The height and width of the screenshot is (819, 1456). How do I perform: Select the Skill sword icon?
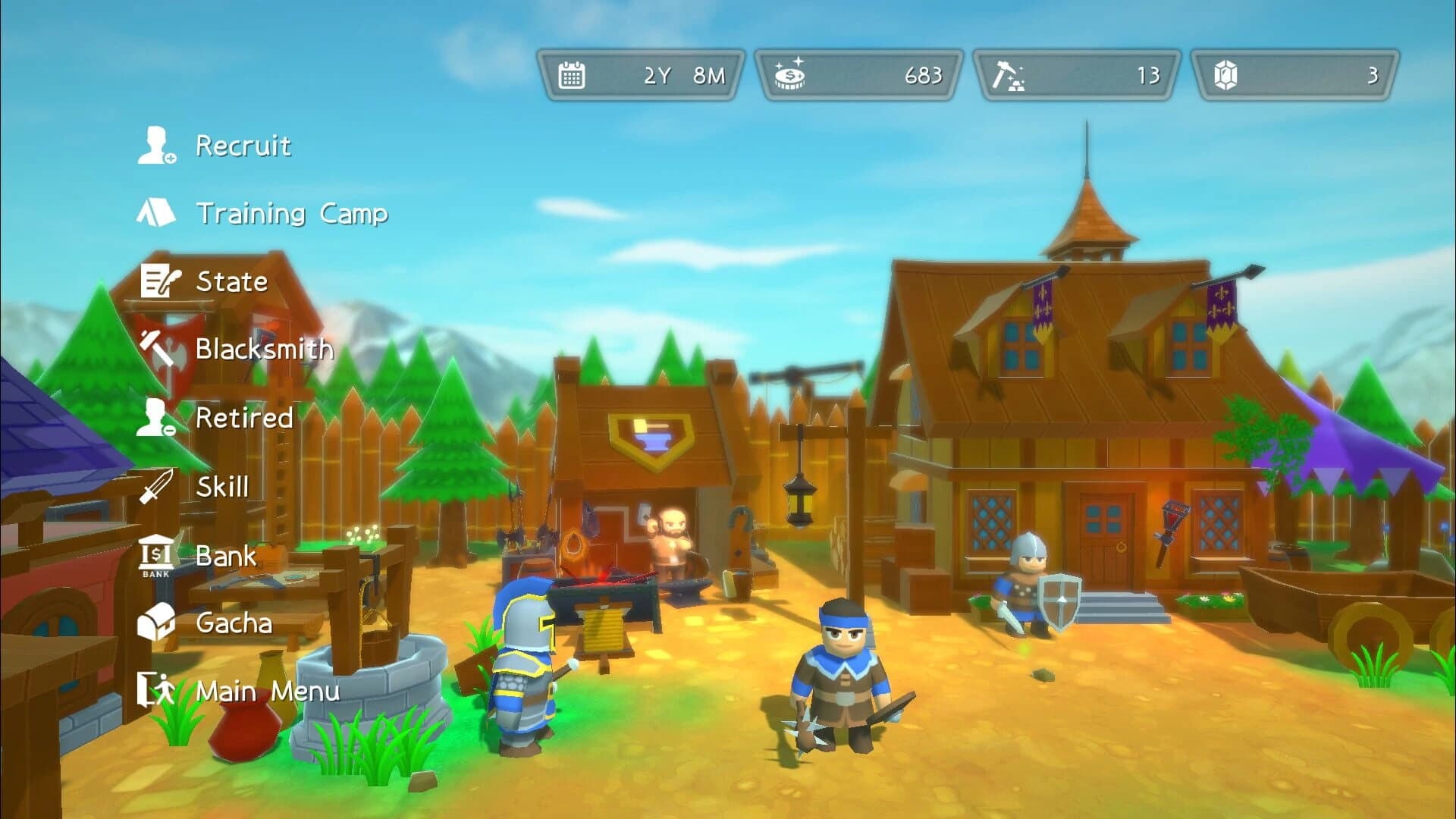click(157, 486)
